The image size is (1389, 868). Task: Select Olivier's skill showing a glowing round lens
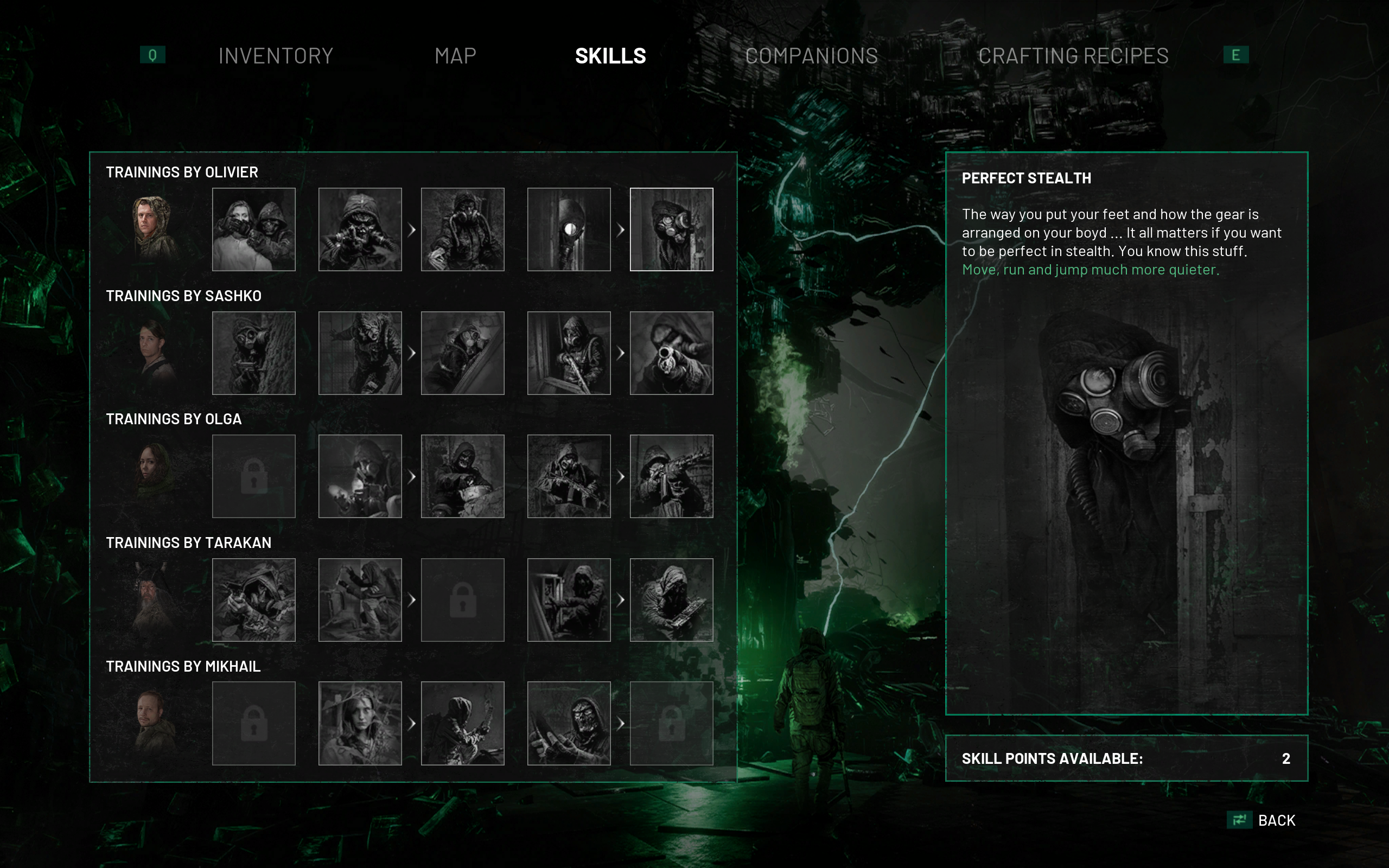[568, 229]
